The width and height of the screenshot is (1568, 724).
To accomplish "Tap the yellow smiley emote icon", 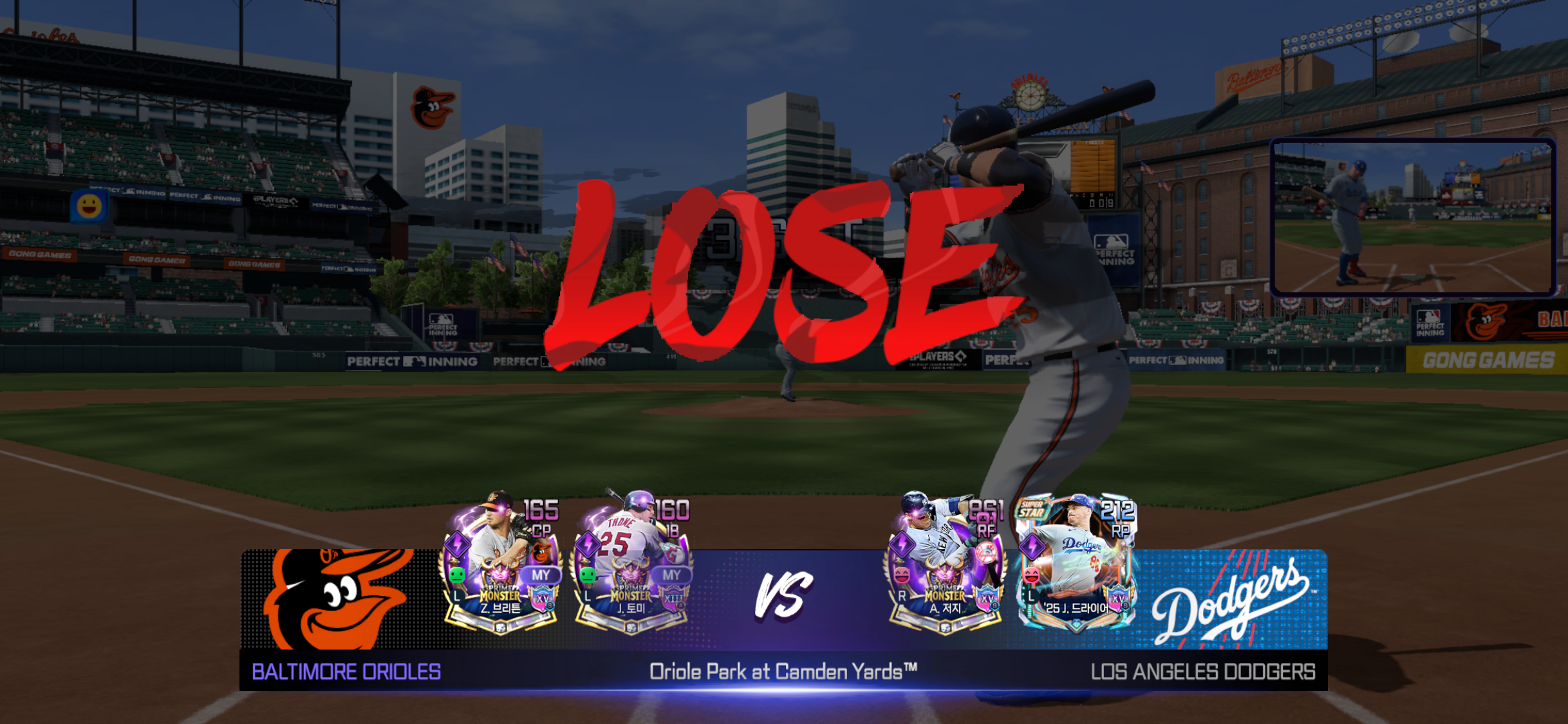I will pyautogui.click(x=89, y=207).
